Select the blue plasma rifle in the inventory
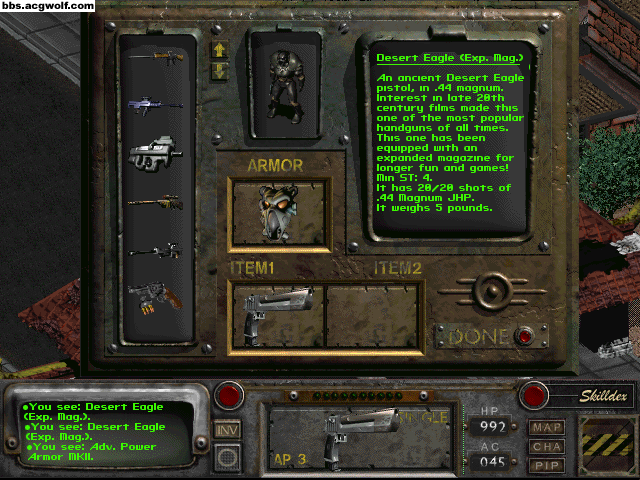640x480 pixels. tap(156, 105)
